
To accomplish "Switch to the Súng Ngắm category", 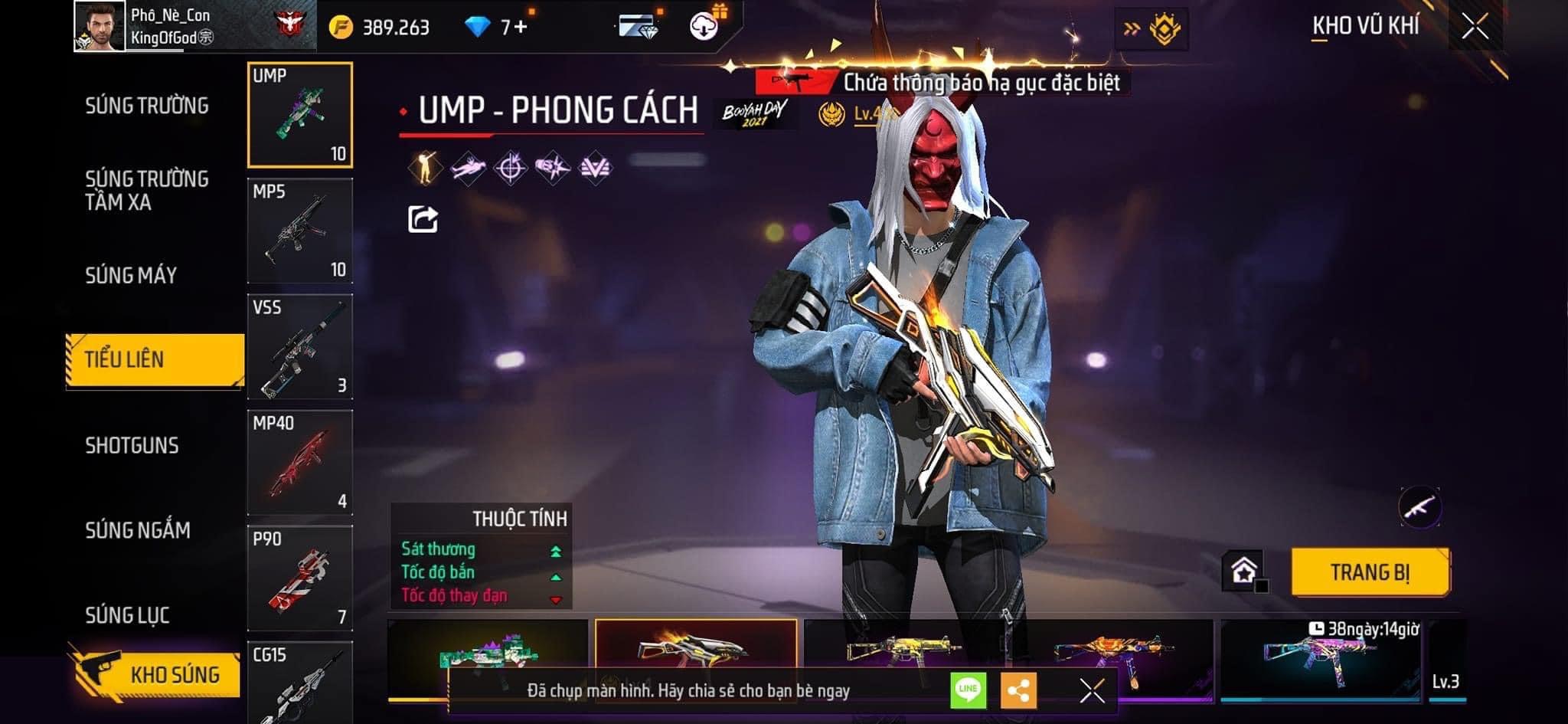I will pos(138,529).
